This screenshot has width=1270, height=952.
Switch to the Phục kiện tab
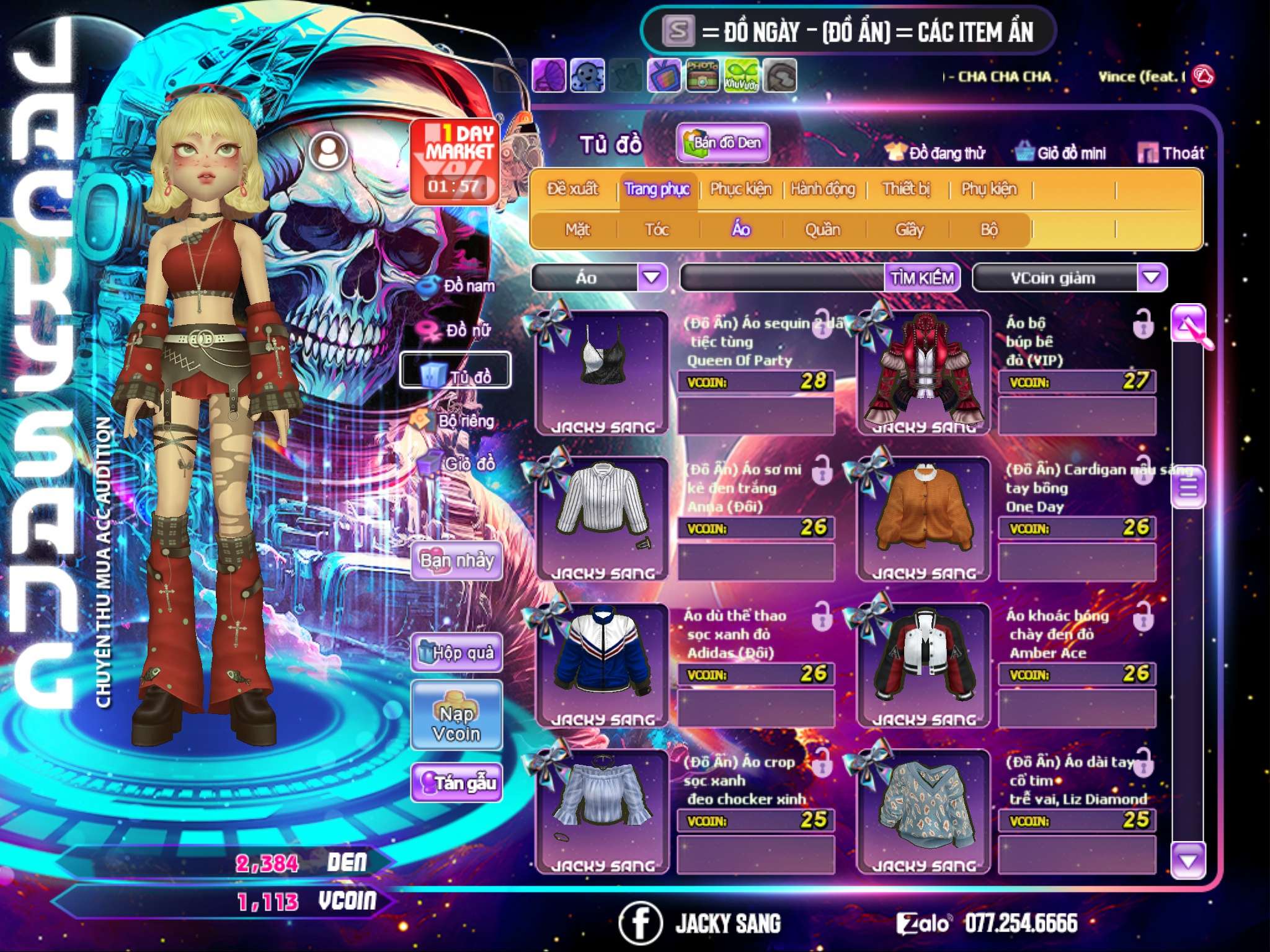click(x=740, y=189)
